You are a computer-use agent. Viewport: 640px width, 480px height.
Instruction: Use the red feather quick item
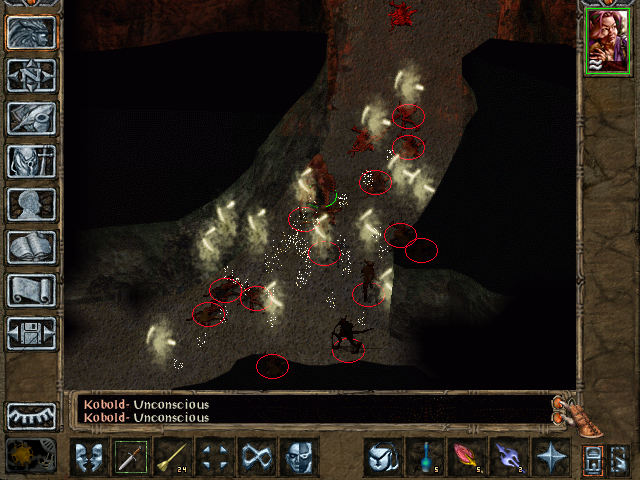(x=466, y=457)
